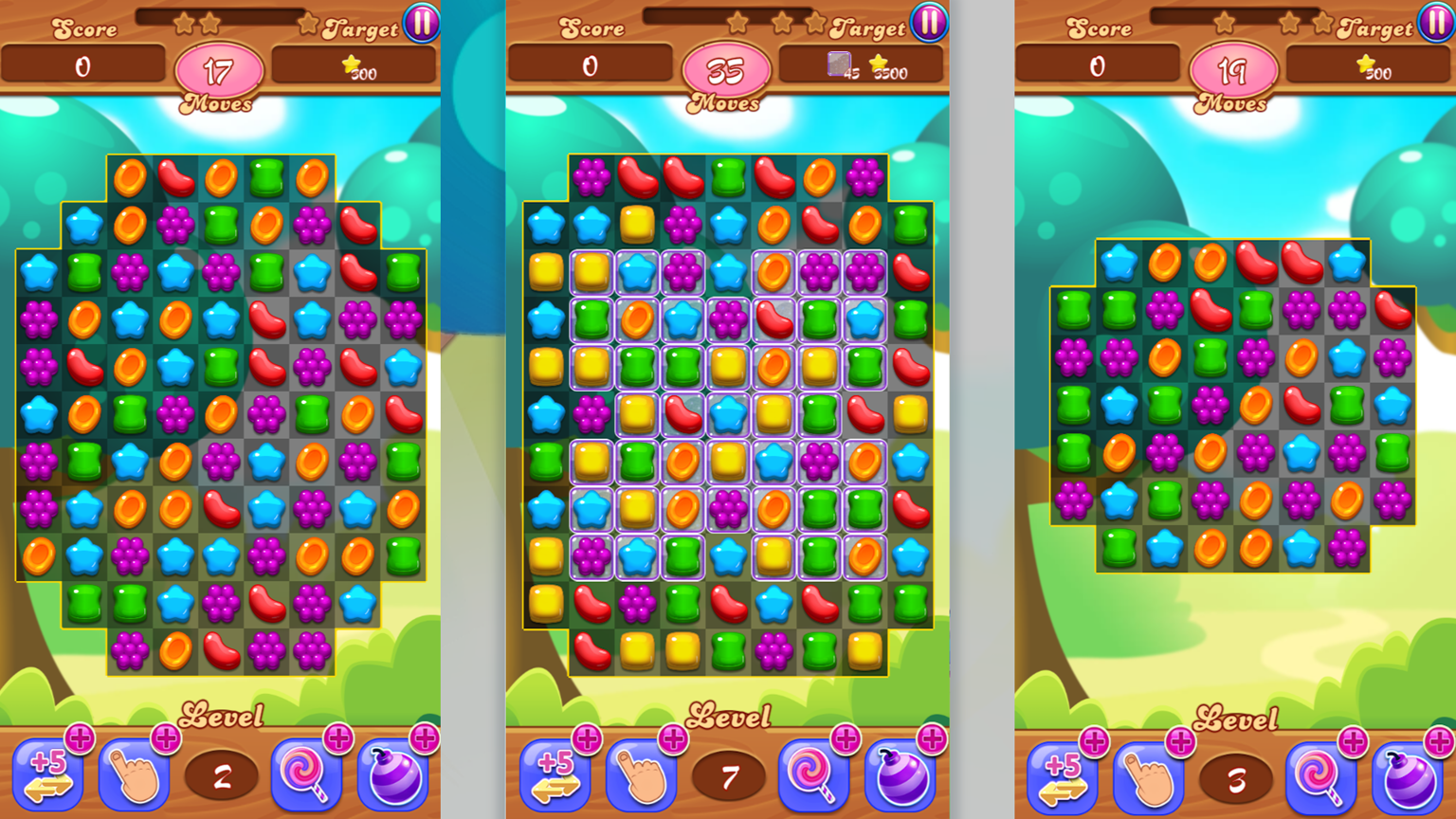Screen dimensions: 1456x819
Task: Select the candy bomb booster
Action: tap(394, 775)
